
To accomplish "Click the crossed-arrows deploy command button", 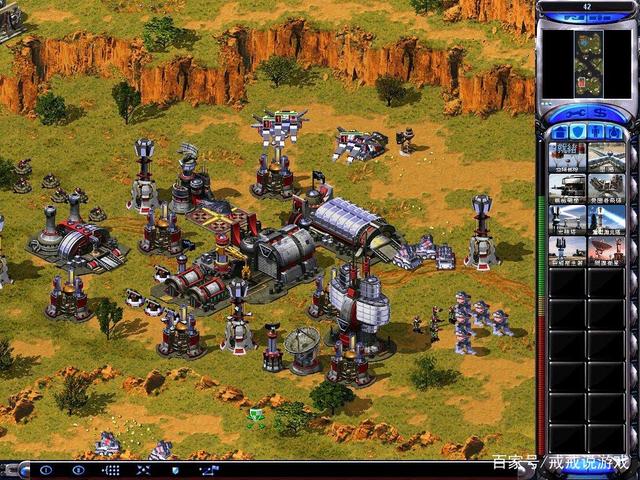I will tap(144, 469).
